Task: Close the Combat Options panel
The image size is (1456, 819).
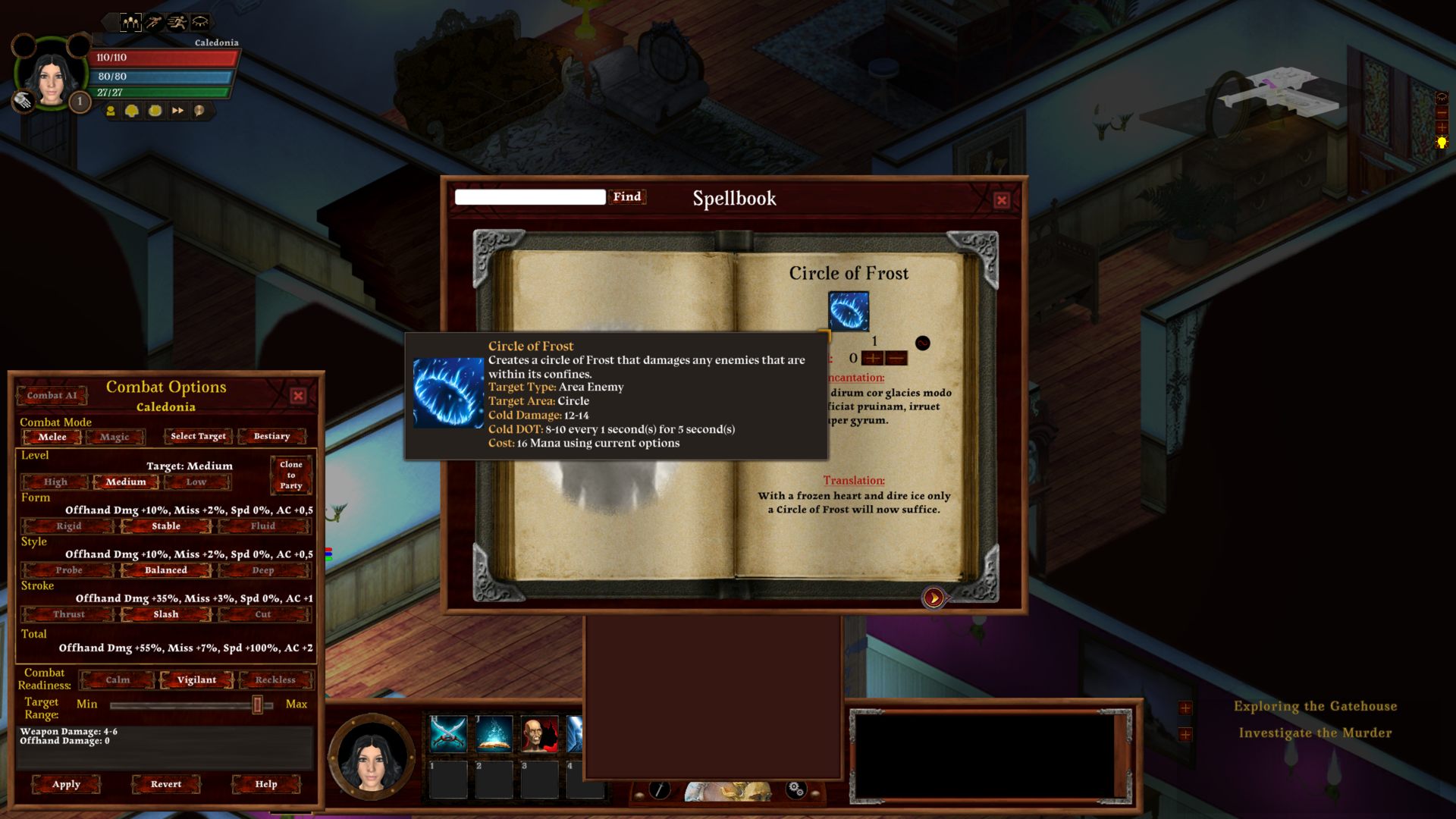Action: [x=298, y=396]
